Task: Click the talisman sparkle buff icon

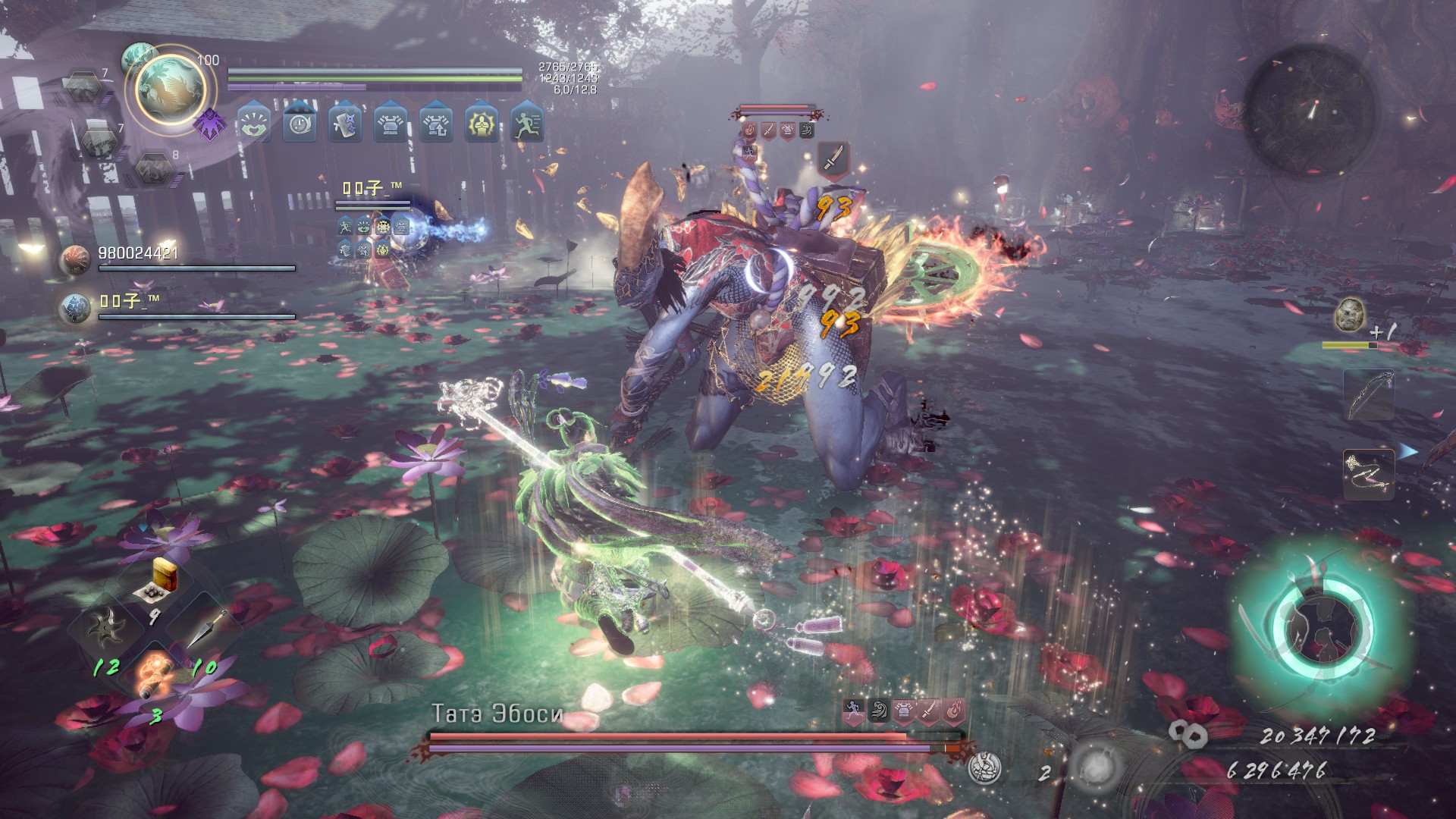Action: coord(345,124)
